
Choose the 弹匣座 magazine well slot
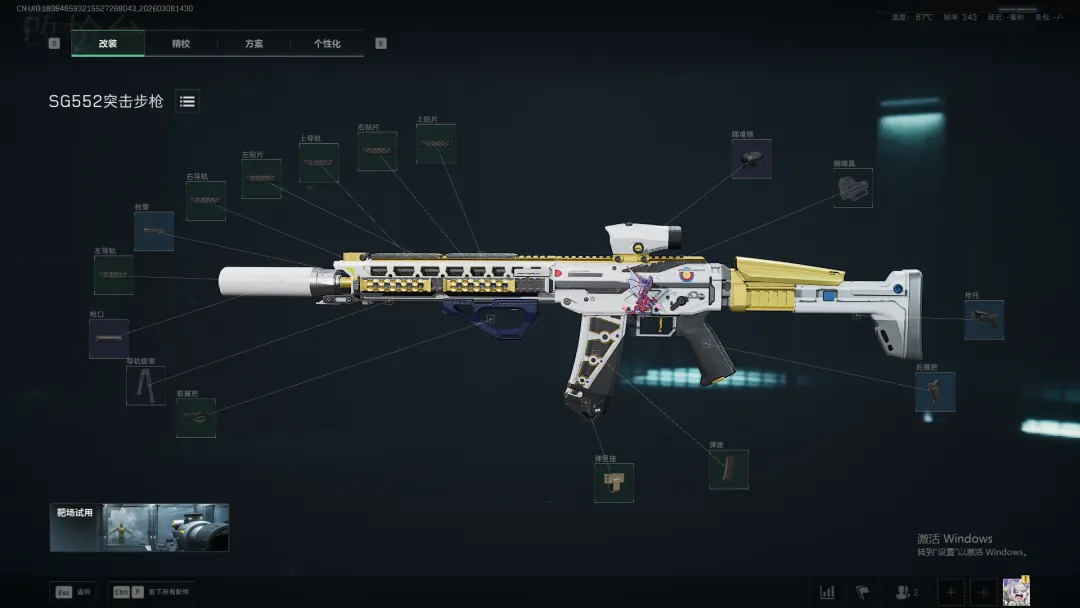pyautogui.click(x=613, y=482)
